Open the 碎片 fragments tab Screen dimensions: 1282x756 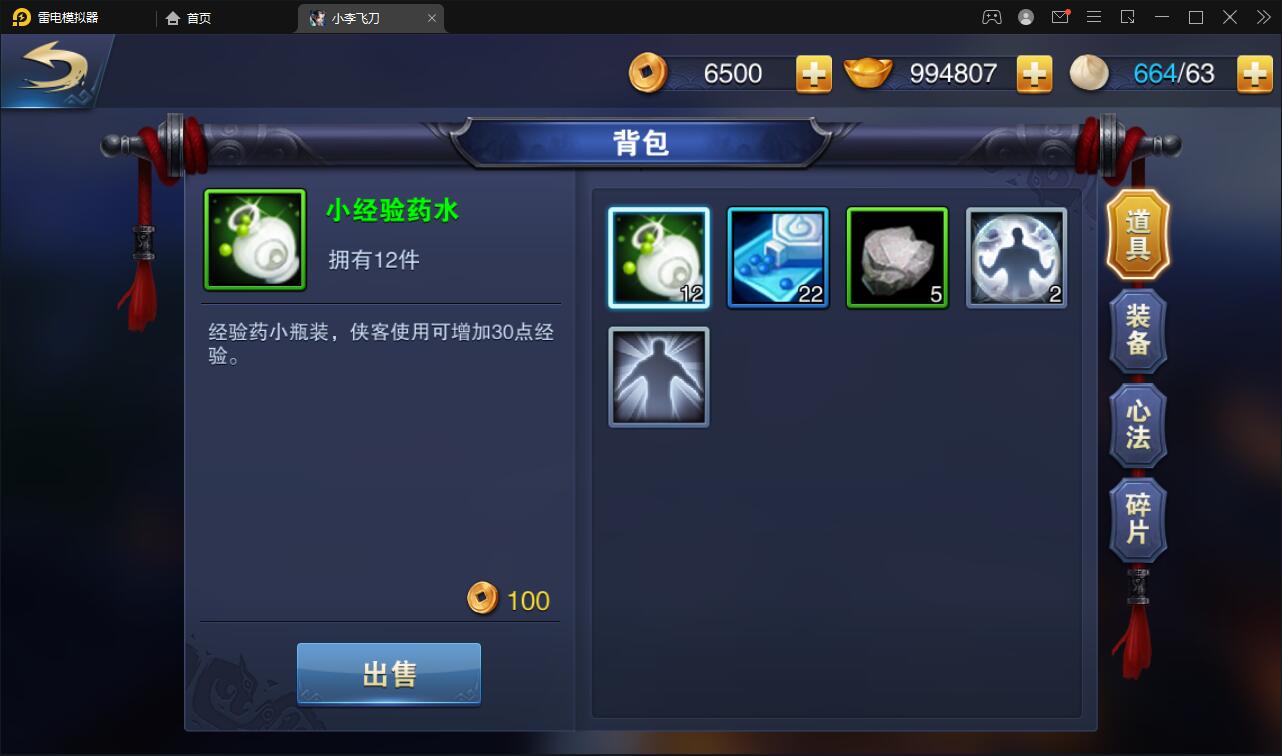tap(1137, 519)
